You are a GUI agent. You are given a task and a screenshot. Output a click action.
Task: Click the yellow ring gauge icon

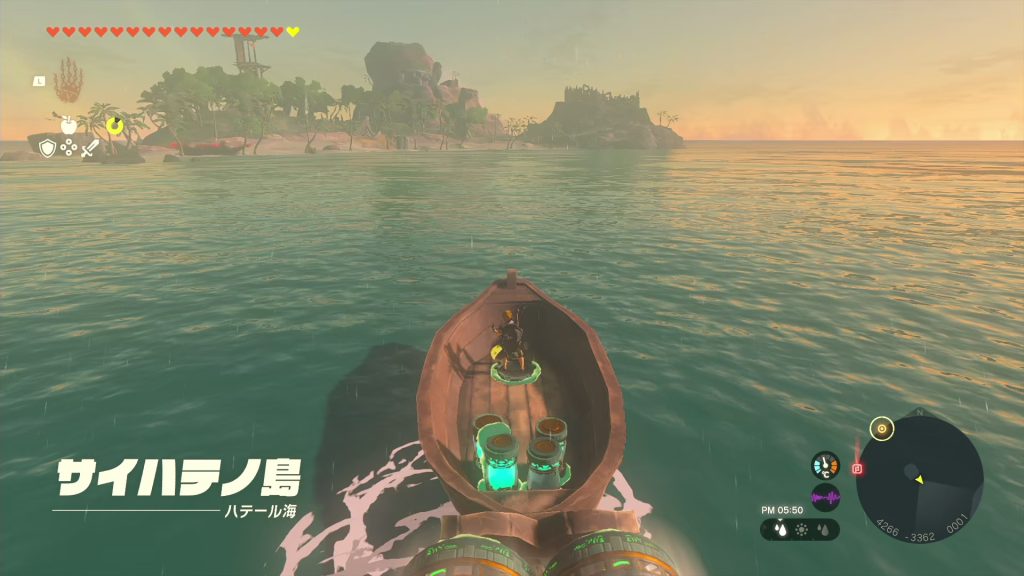pos(115,125)
